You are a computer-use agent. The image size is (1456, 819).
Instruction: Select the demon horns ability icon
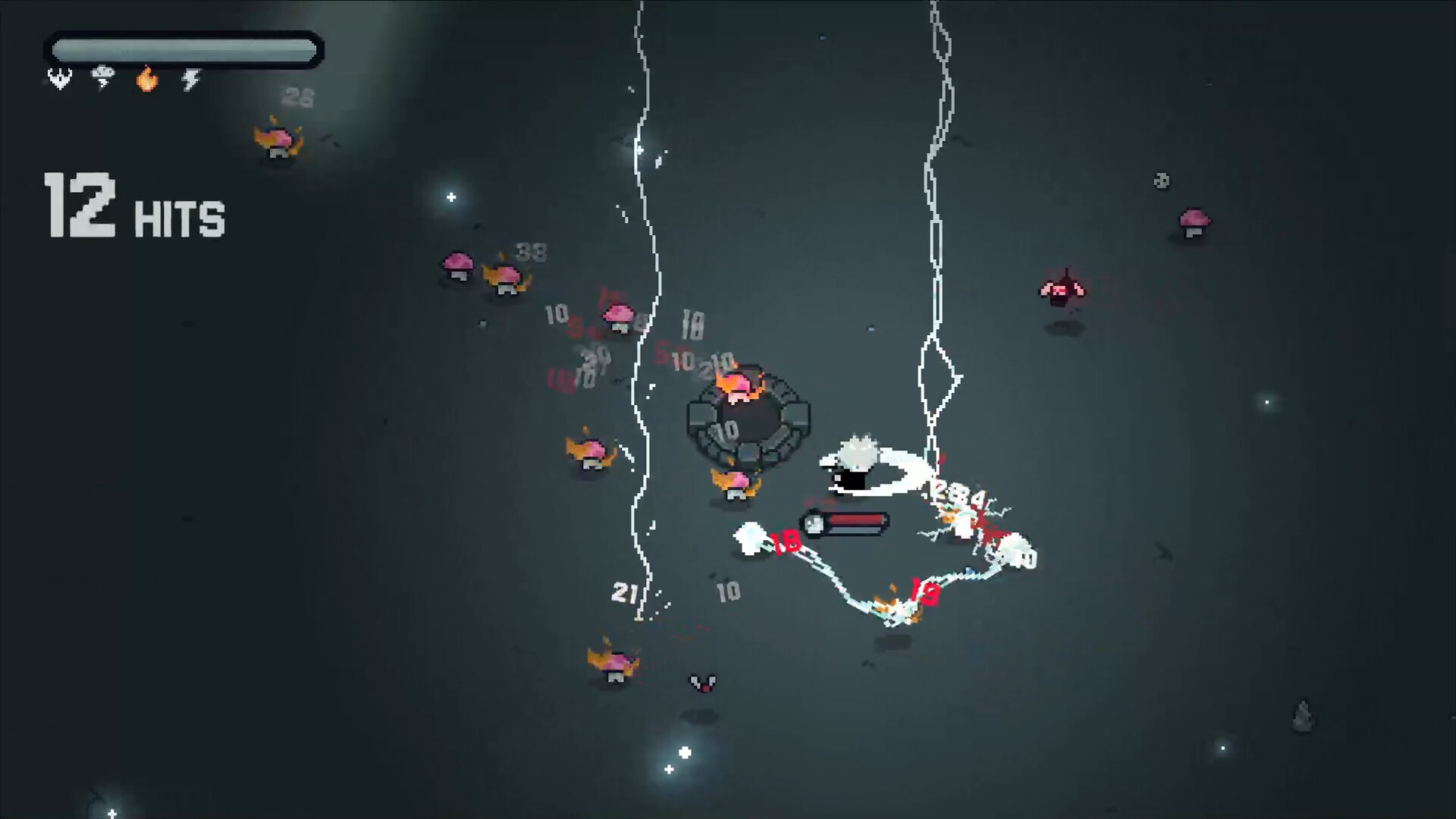pos(59,79)
